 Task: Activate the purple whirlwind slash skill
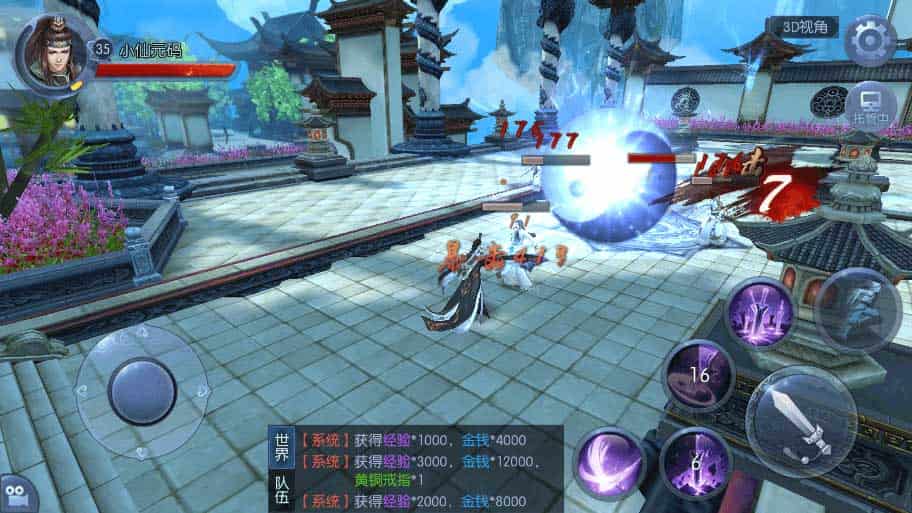pos(609,462)
